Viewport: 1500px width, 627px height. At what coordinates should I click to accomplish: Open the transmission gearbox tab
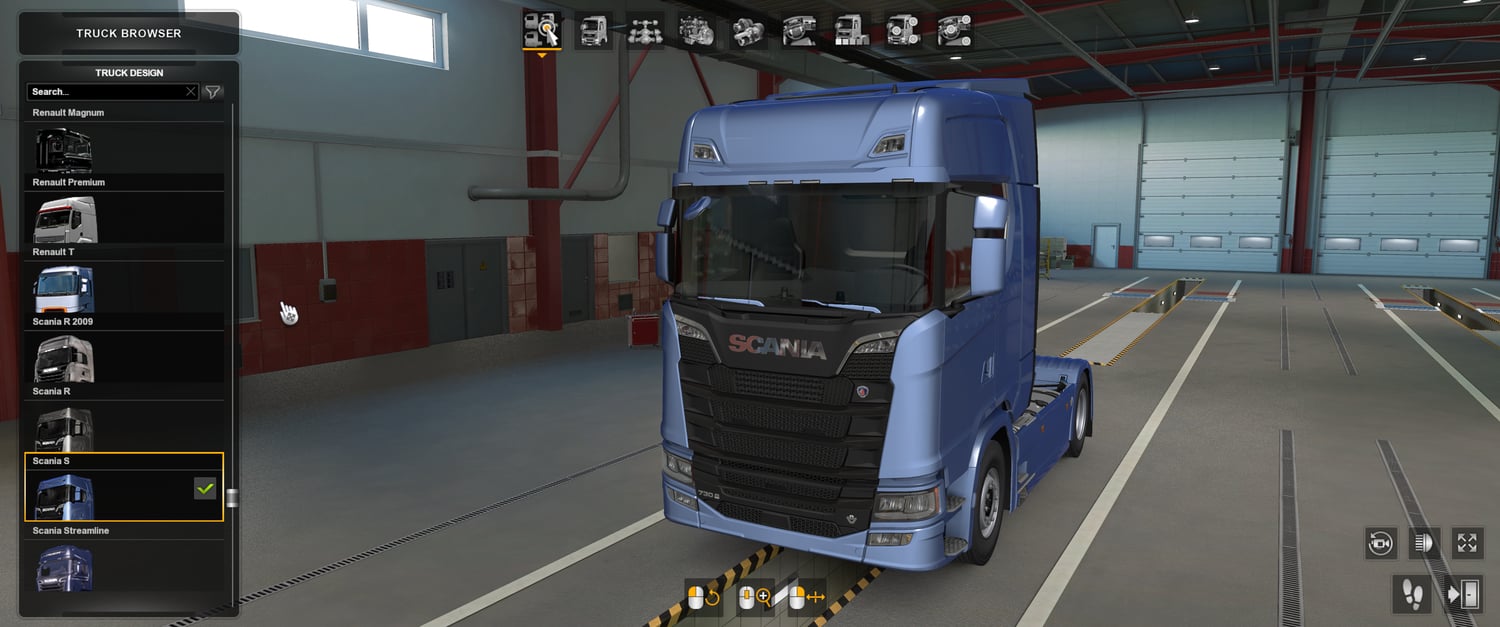pyautogui.click(x=747, y=30)
